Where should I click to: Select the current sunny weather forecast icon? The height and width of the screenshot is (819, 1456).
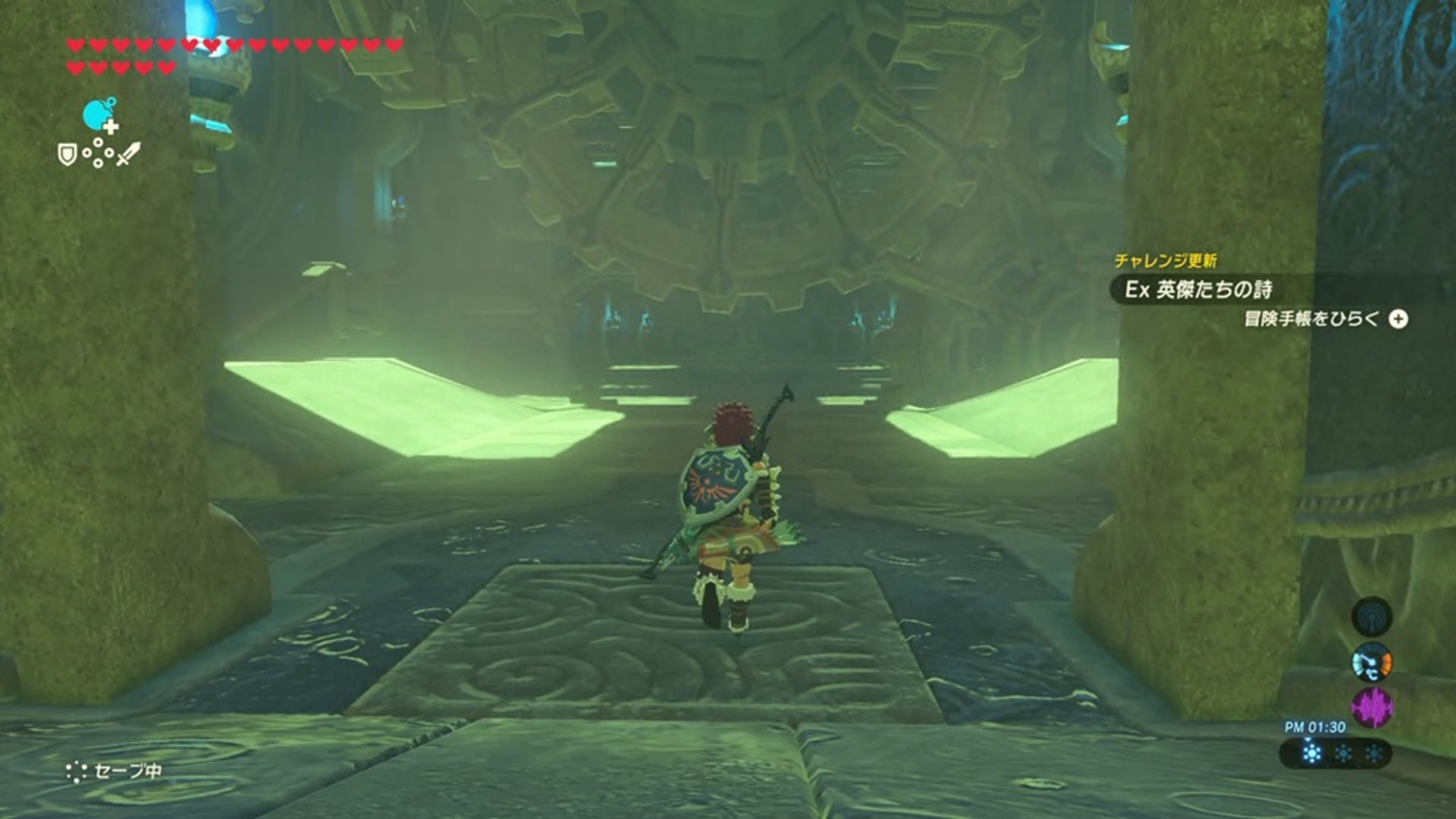[1311, 753]
